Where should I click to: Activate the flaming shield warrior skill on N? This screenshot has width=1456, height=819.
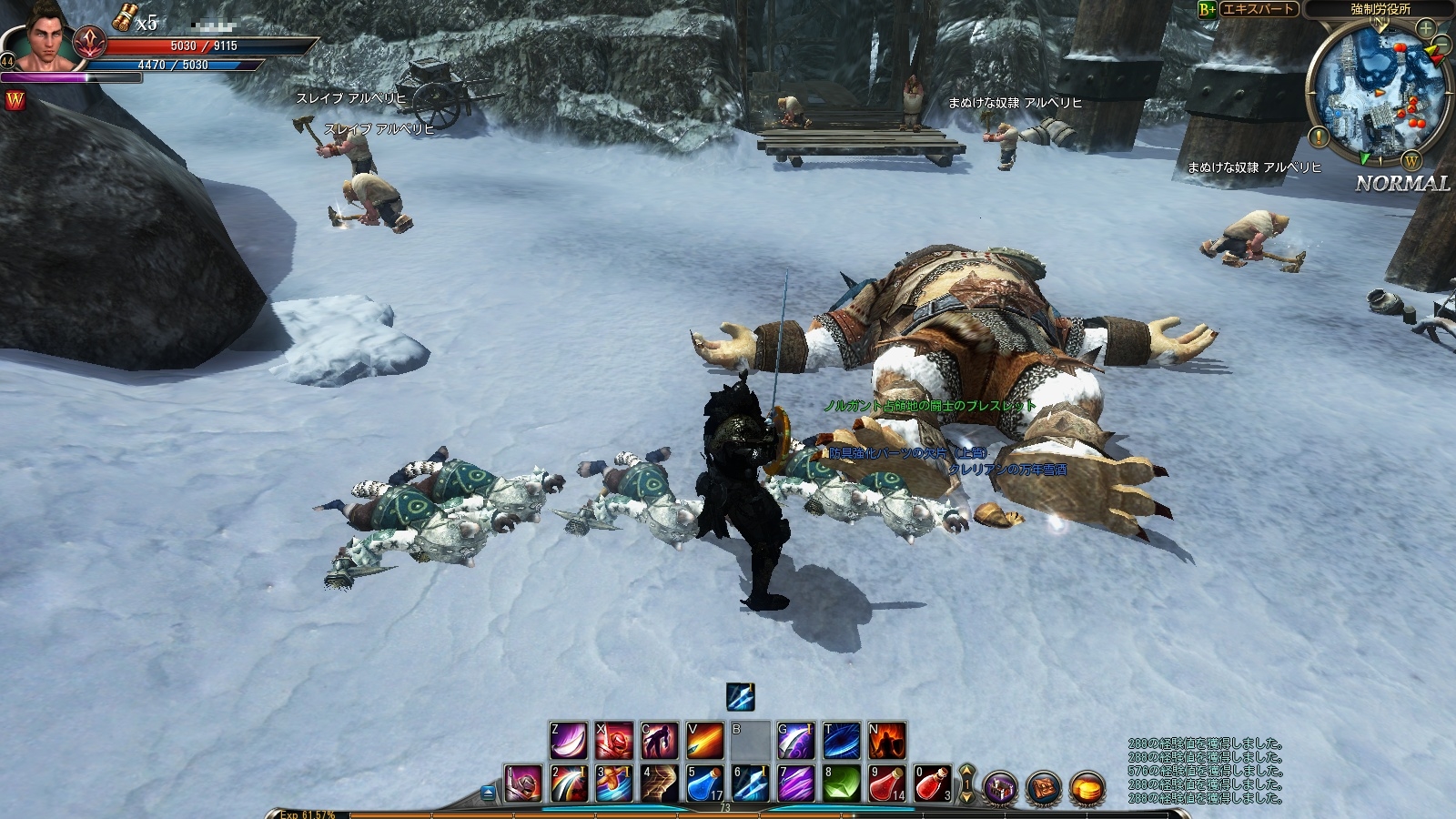(886, 741)
